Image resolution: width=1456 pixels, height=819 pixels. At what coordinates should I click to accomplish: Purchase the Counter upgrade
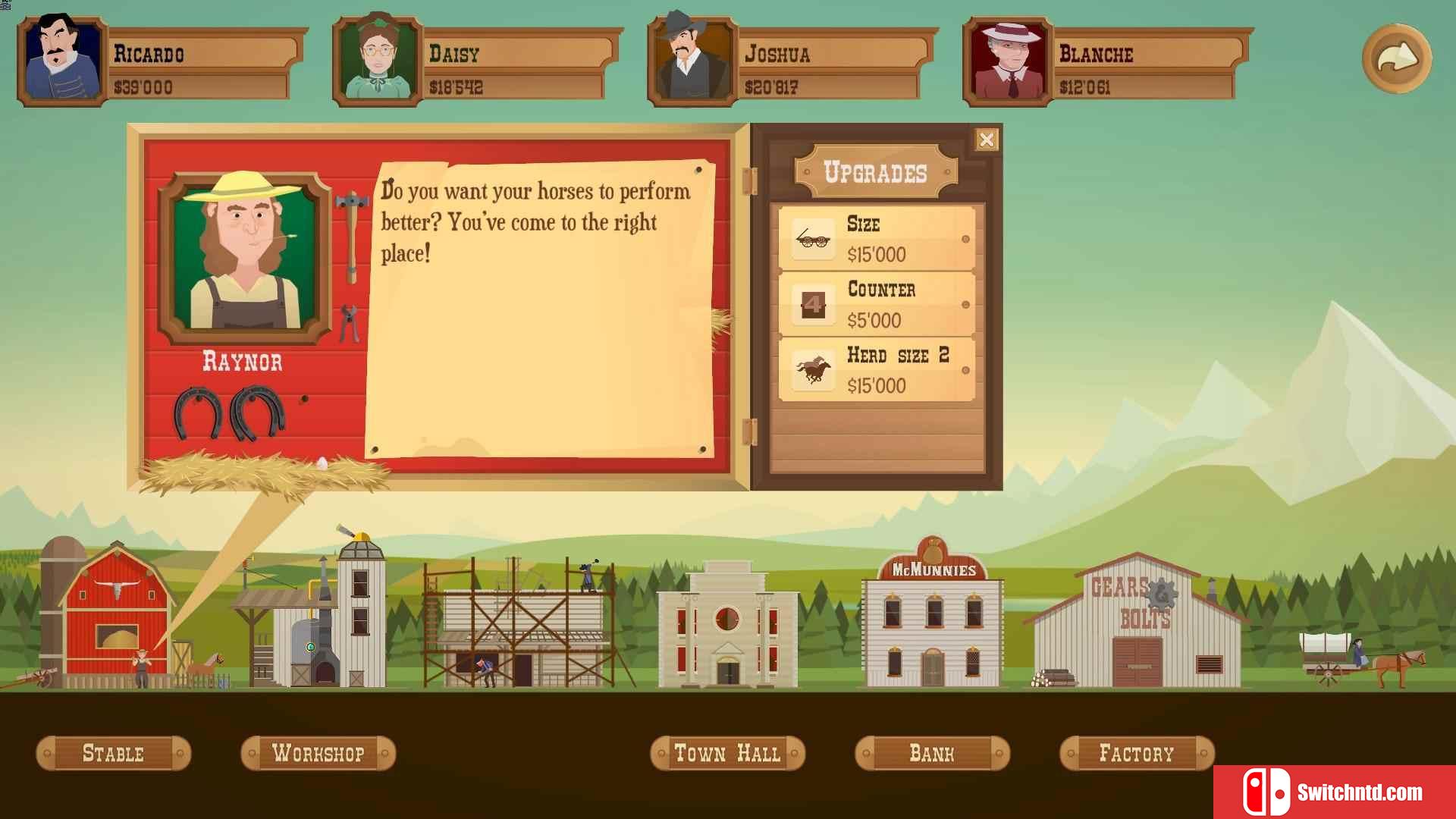(877, 304)
